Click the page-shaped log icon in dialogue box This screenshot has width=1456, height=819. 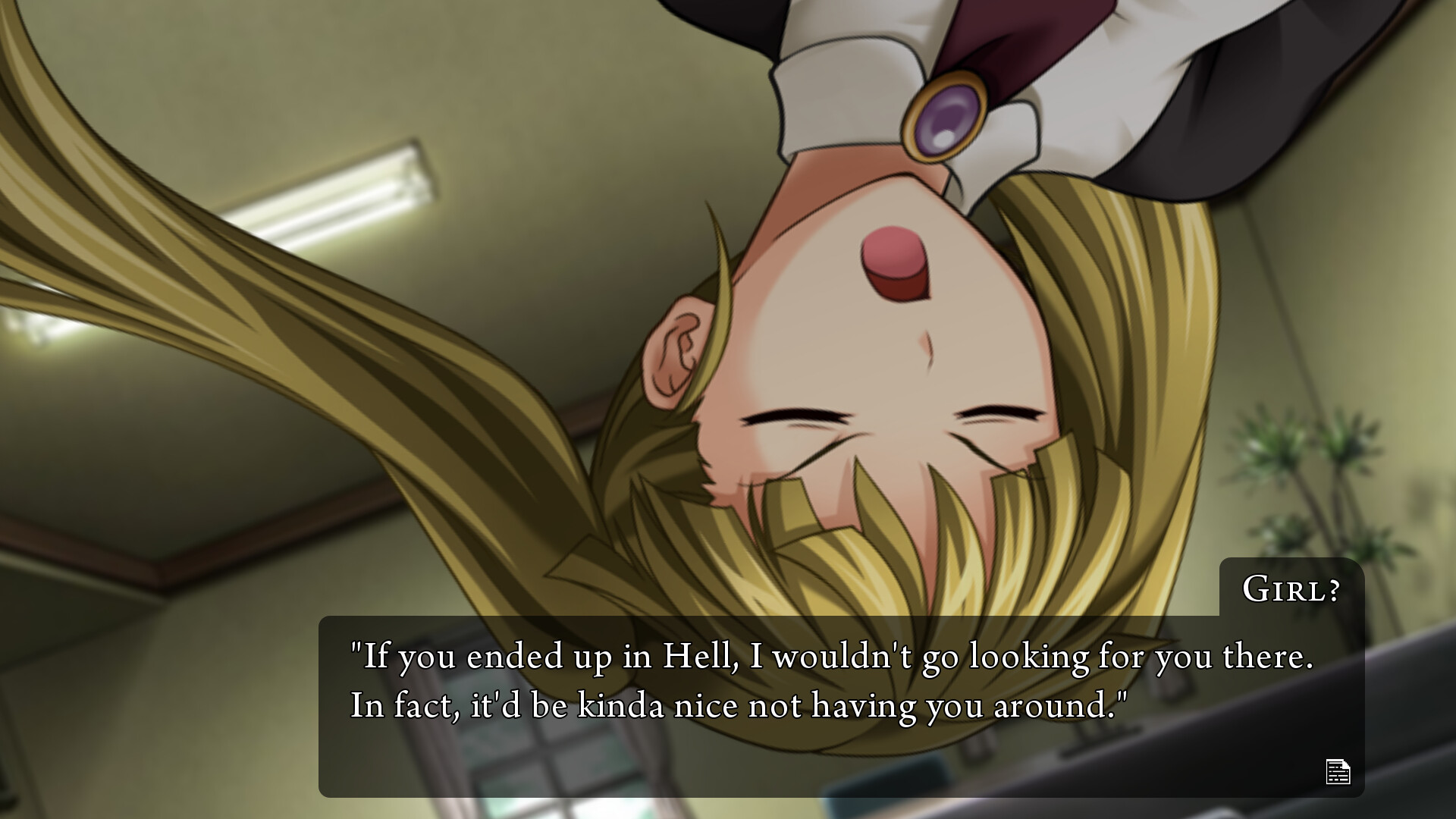point(1339,773)
